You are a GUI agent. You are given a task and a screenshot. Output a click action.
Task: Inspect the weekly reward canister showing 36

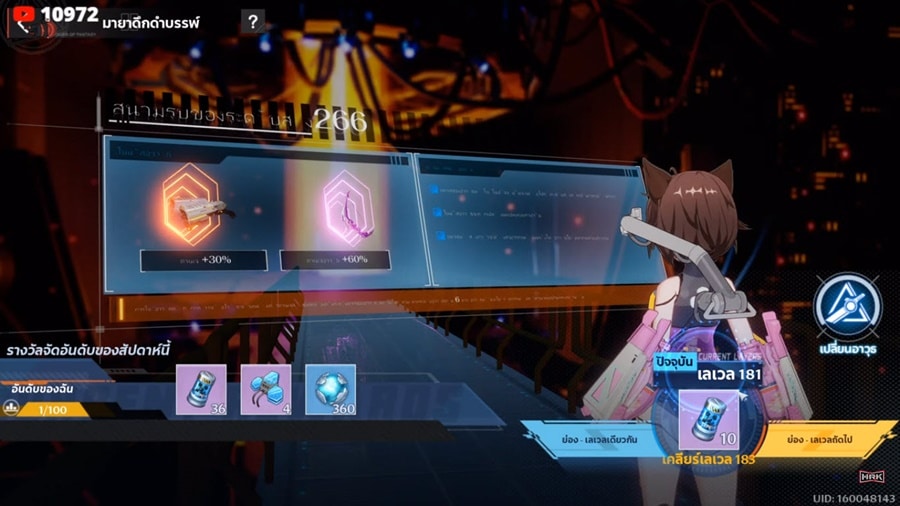pyautogui.click(x=203, y=389)
